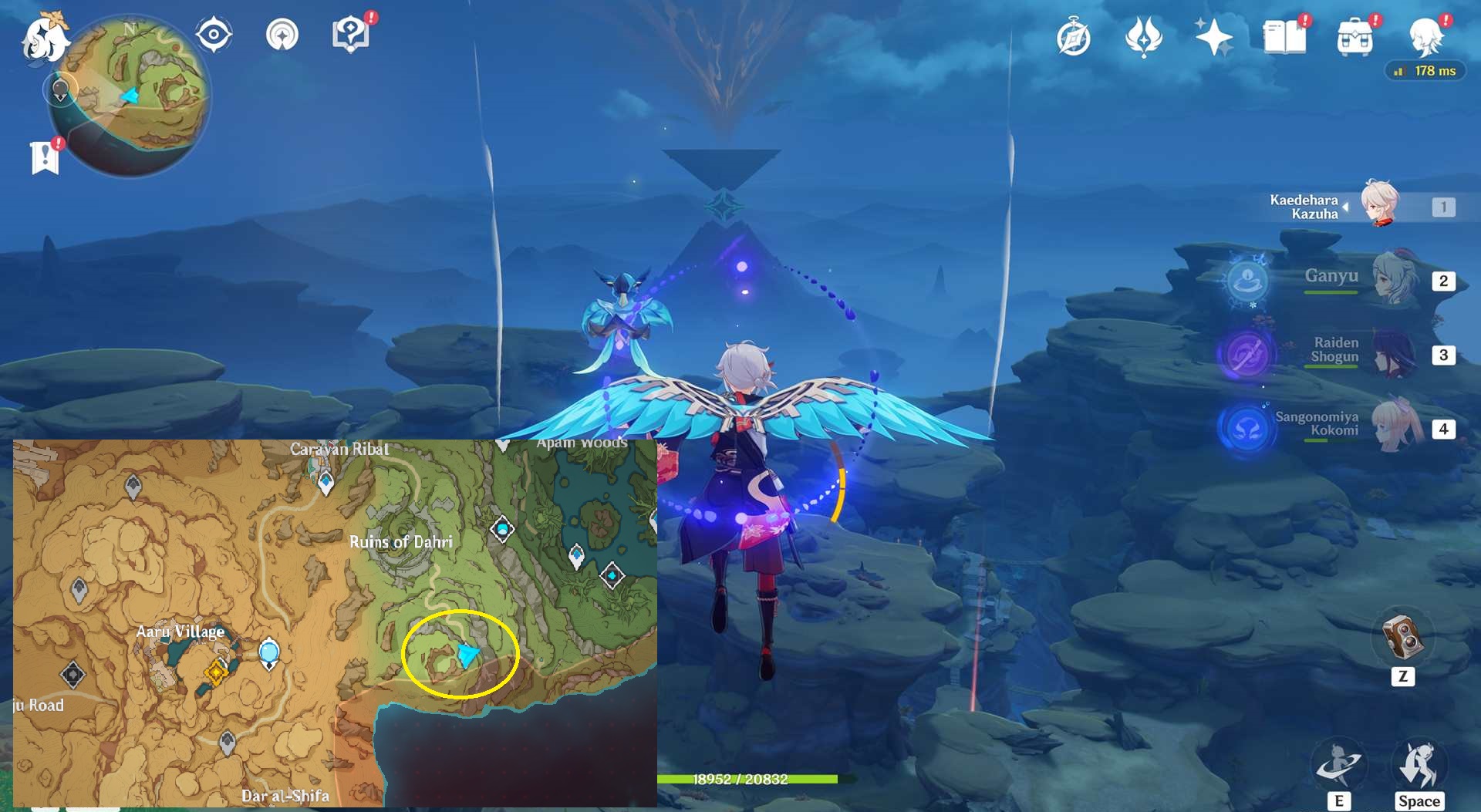Activate Kazuha's elemental skill icon
Image resolution: width=1481 pixels, height=812 pixels.
click(x=1339, y=763)
